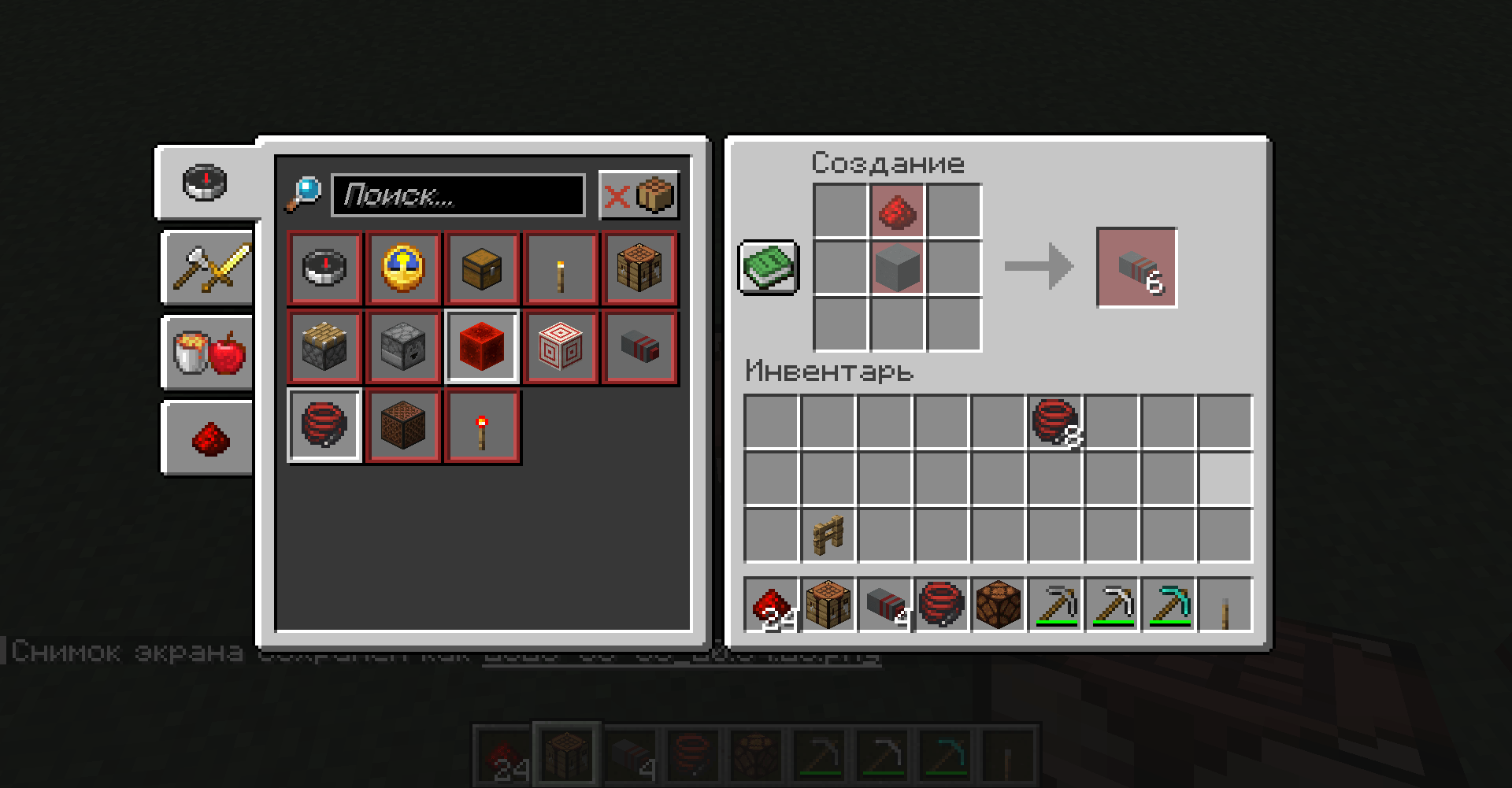
Task: Open the search tab with compass icon
Action: pos(205,183)
